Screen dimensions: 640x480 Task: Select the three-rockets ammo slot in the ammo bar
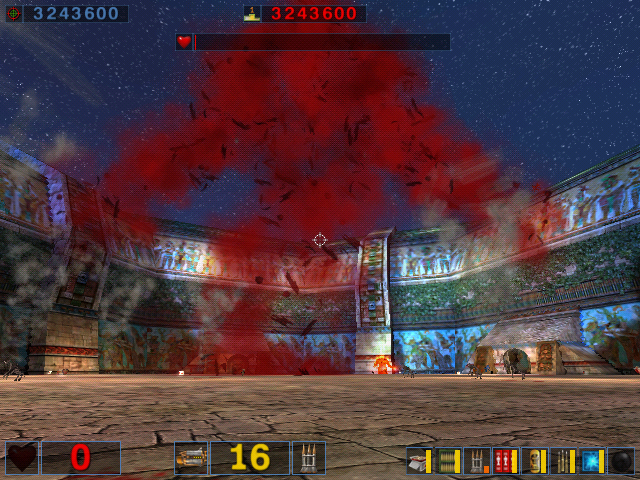pyautogui.click(x=477, y=461)
